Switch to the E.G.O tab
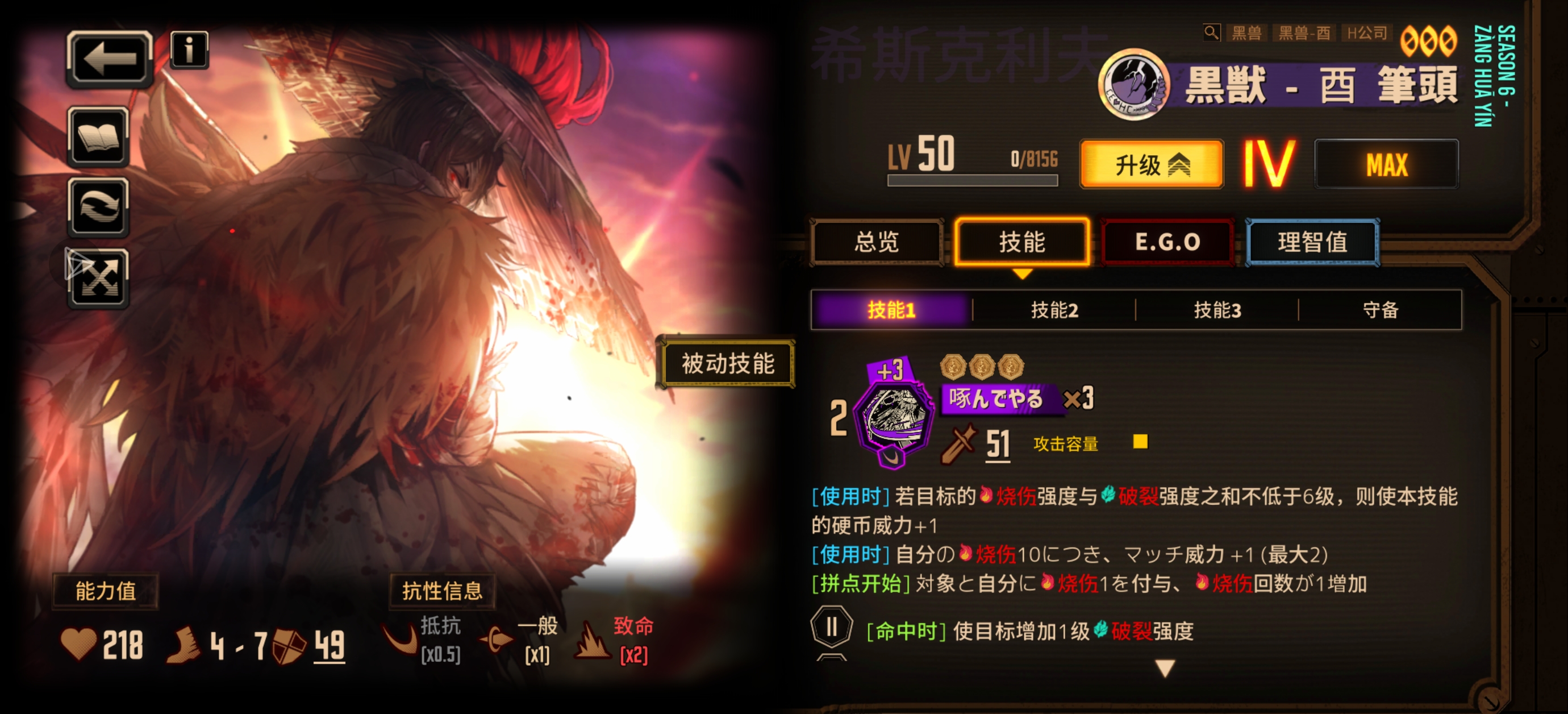 1169,242
